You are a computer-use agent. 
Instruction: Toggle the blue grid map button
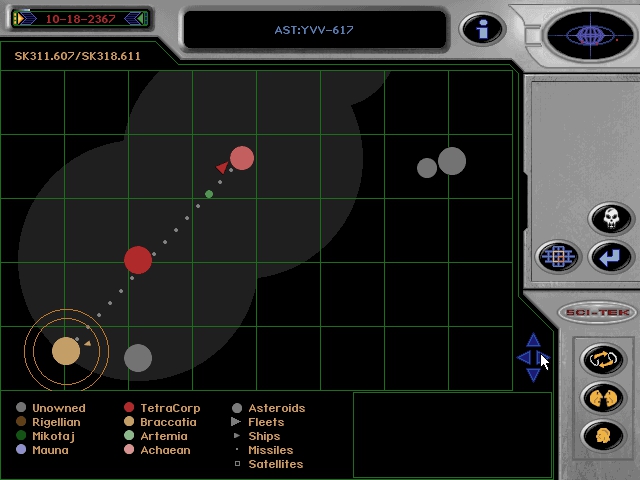click(x=558, y=257)
